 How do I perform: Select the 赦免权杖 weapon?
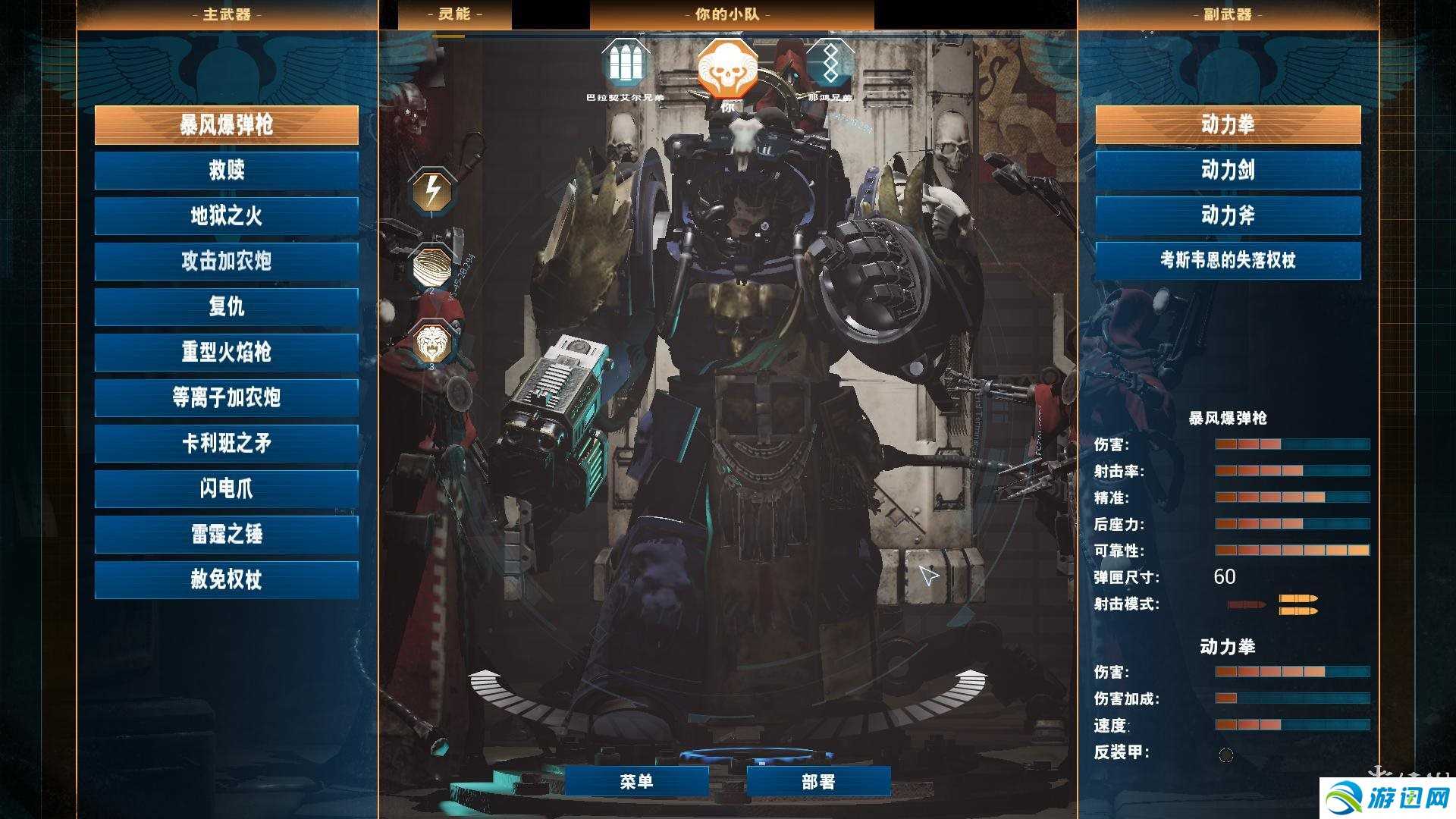click(x=226, y=580)
